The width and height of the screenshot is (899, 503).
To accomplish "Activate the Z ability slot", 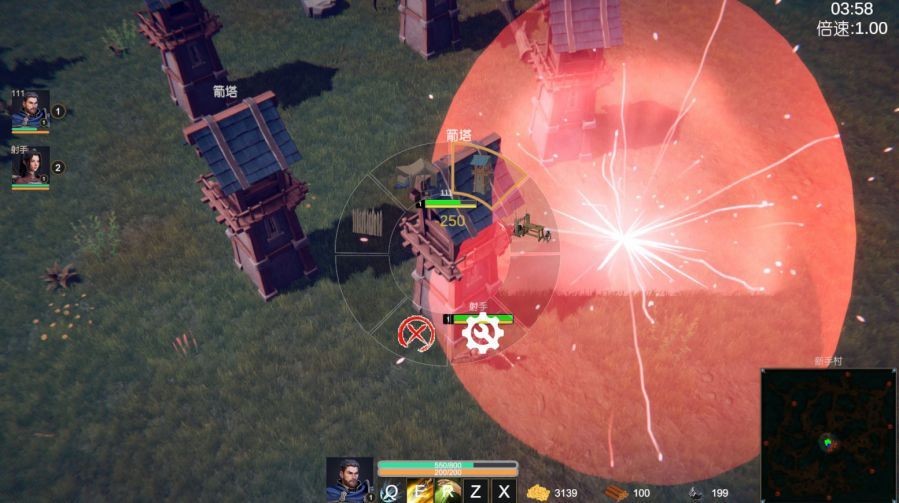I will [x=476, y=491].
